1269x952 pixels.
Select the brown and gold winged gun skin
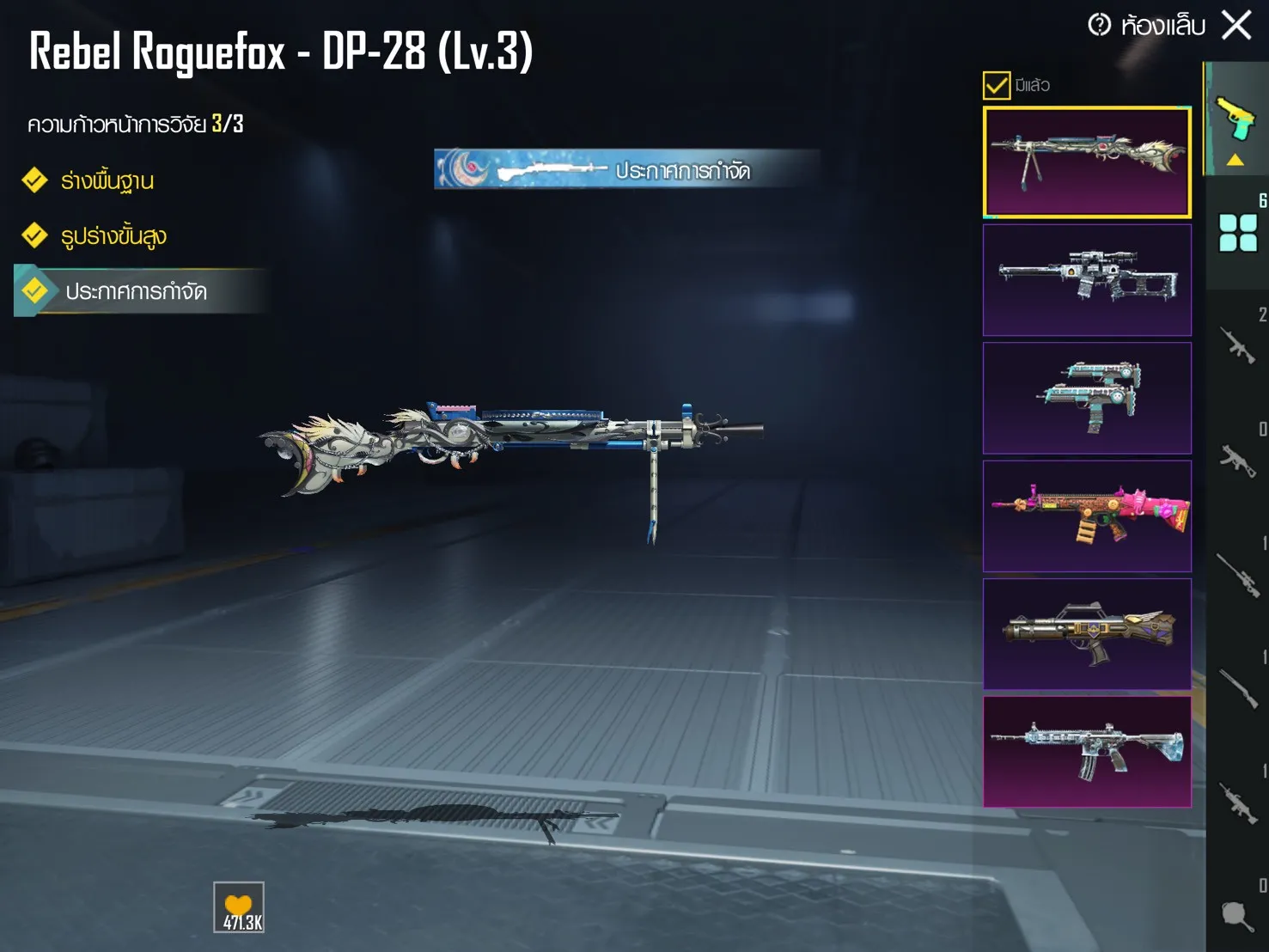click(x=1087, y=634)
